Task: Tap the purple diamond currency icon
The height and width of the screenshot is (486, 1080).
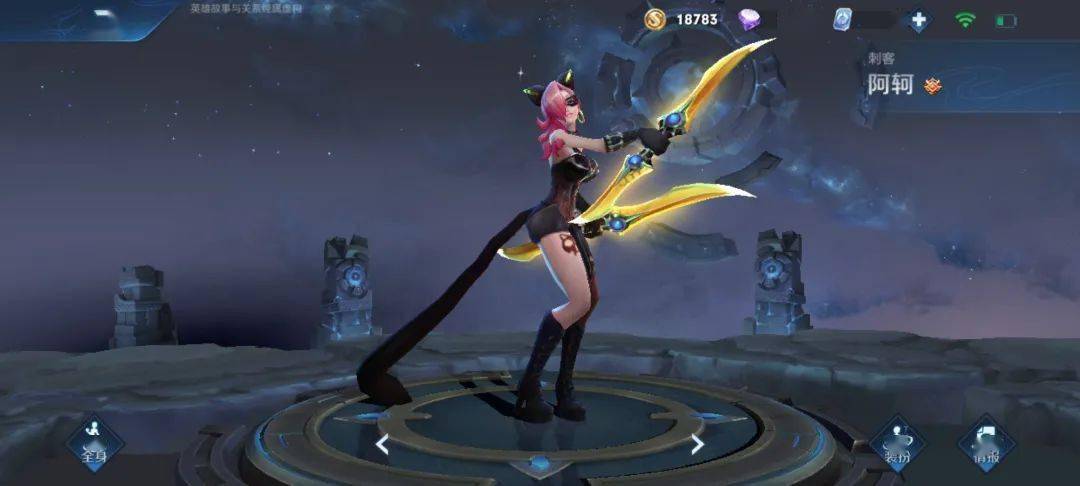Action: pyautogui.click(x=749, y=19)
